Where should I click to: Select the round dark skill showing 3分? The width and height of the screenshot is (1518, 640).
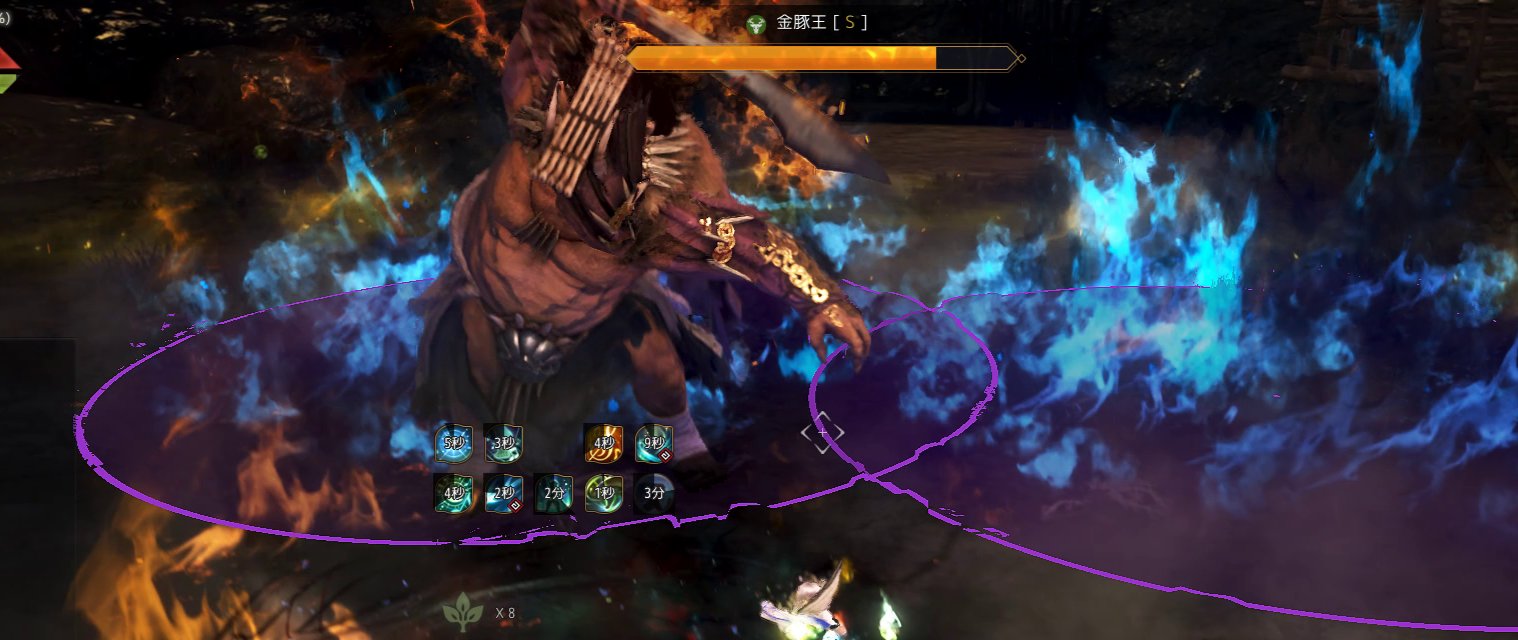click(654, 493)
